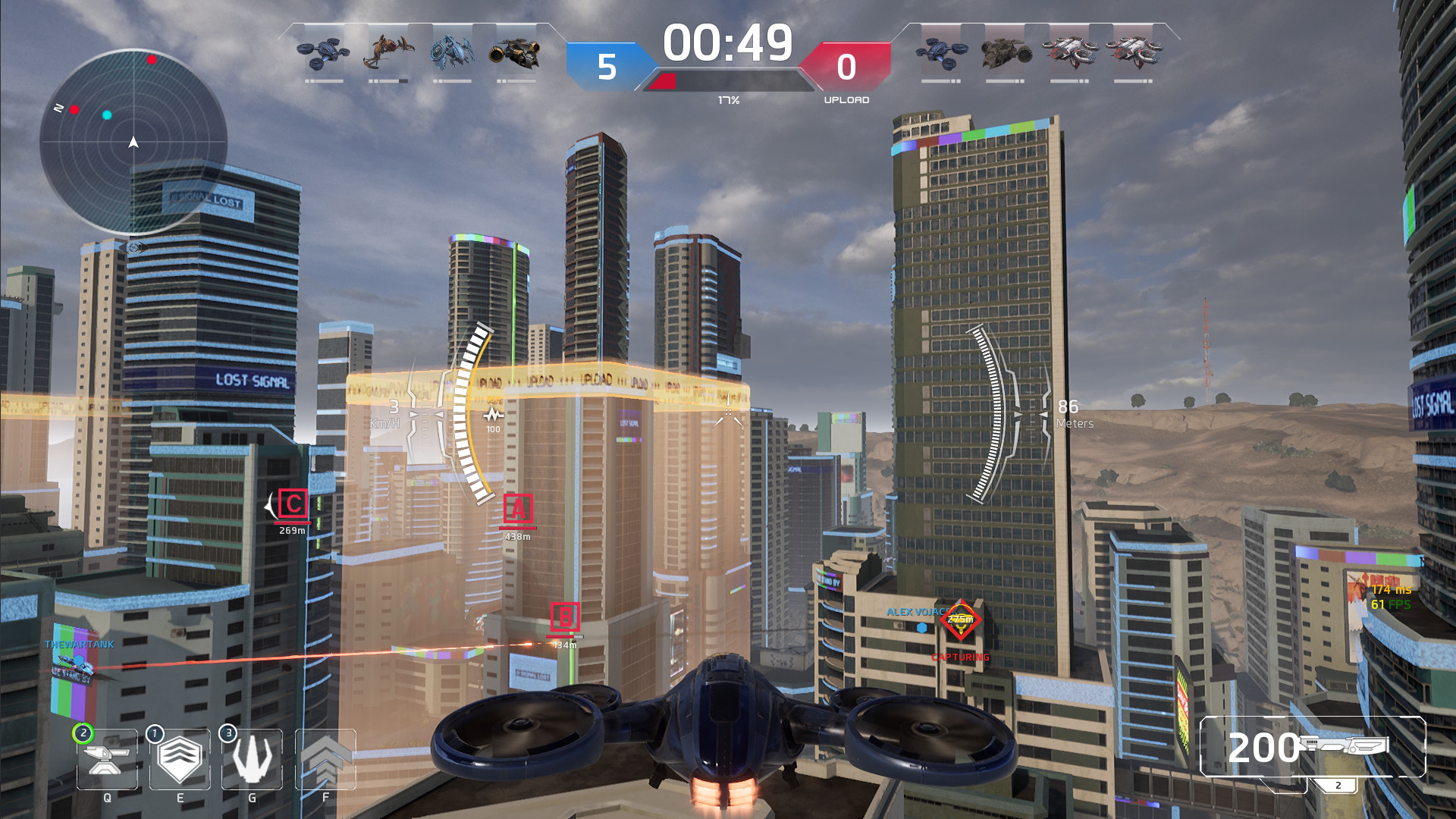Toggle the priority badge 1 on E ability

154,733
